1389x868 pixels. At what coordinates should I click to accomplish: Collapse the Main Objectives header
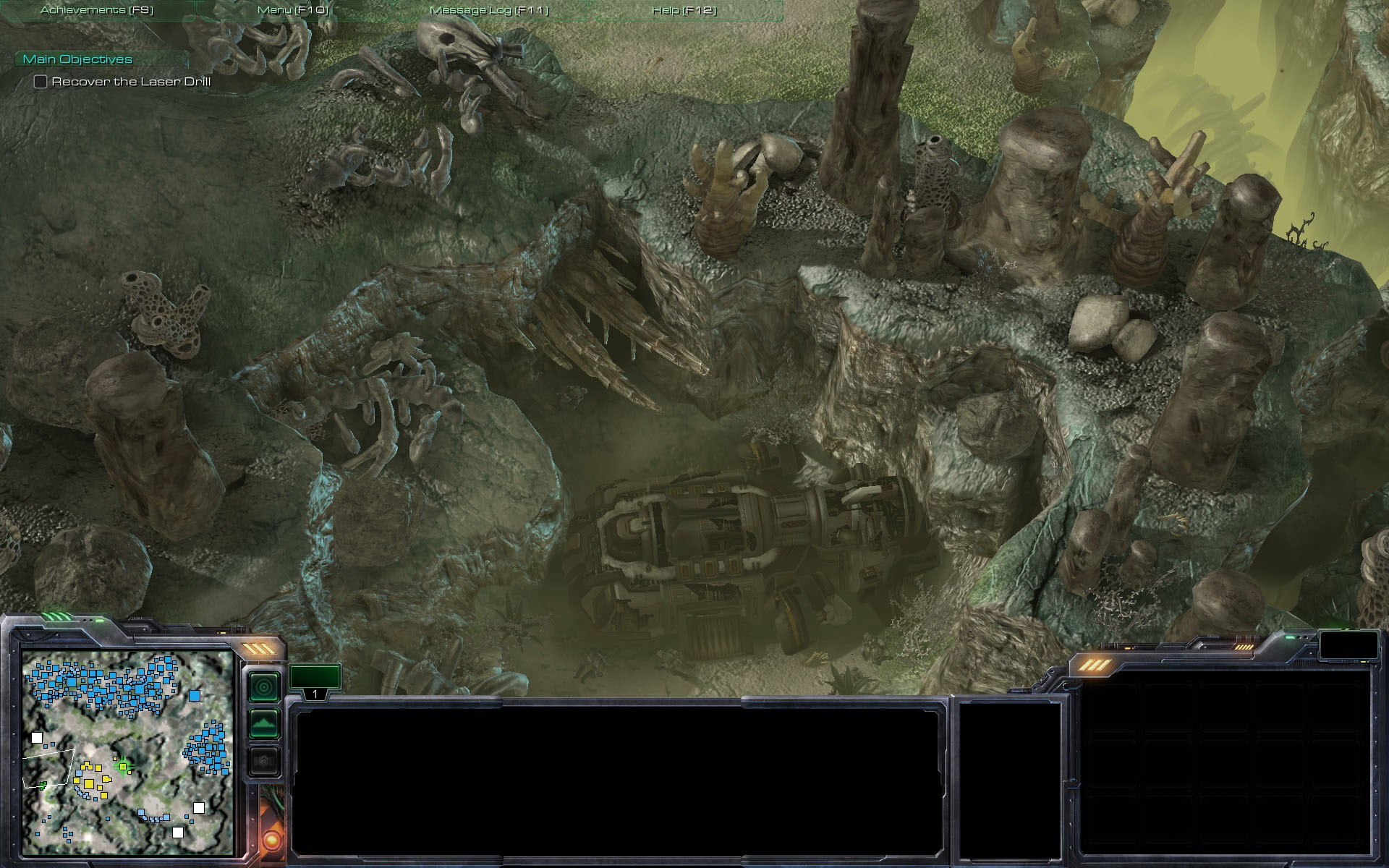coord(78,59)
